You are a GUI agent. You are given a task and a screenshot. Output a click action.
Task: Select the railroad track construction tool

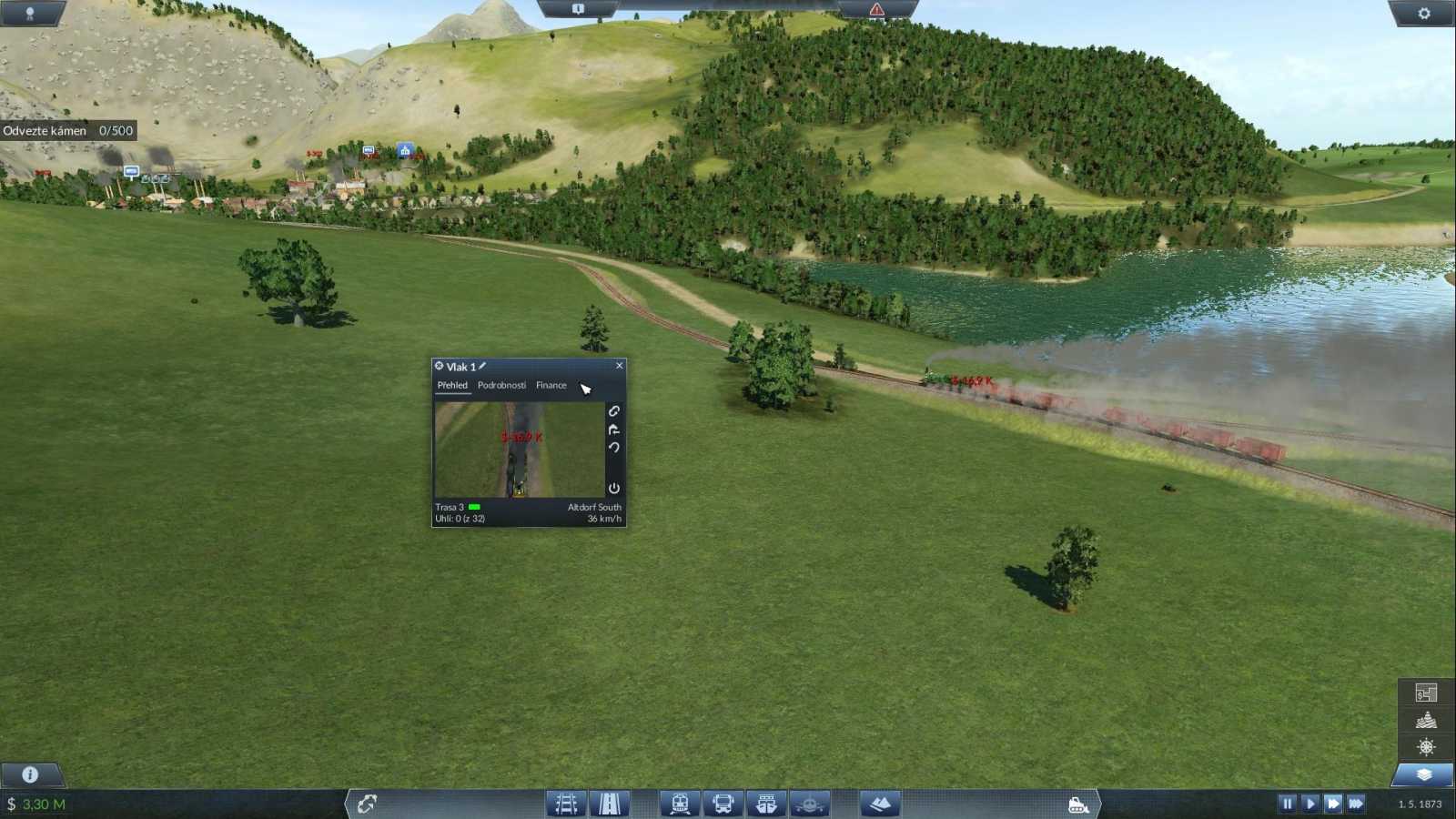pyautogui.click(x=565, y=804)
